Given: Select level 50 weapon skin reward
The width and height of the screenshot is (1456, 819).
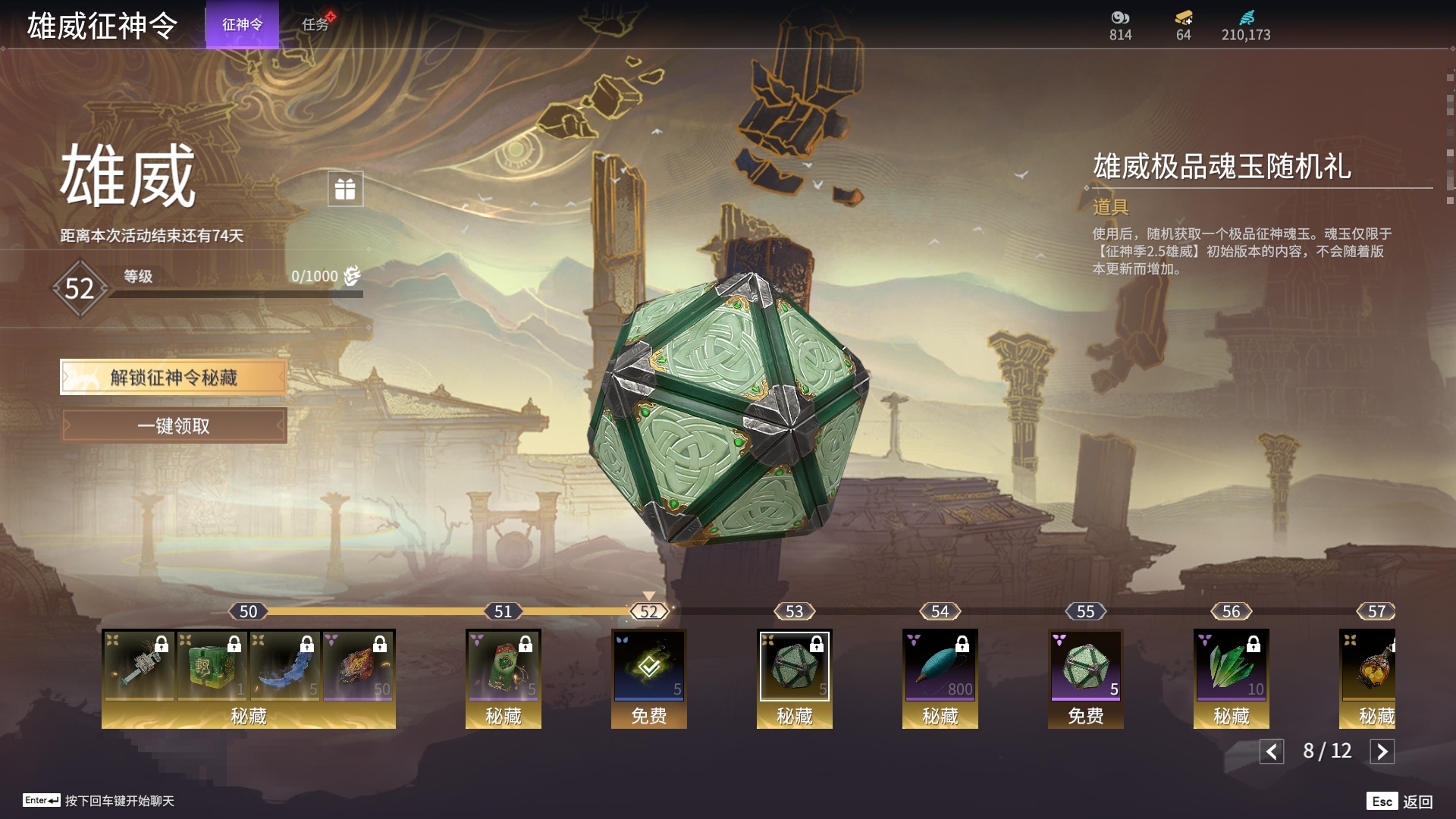Looking at the screenshot, I should pyautogui.click(x=138, y=666).
